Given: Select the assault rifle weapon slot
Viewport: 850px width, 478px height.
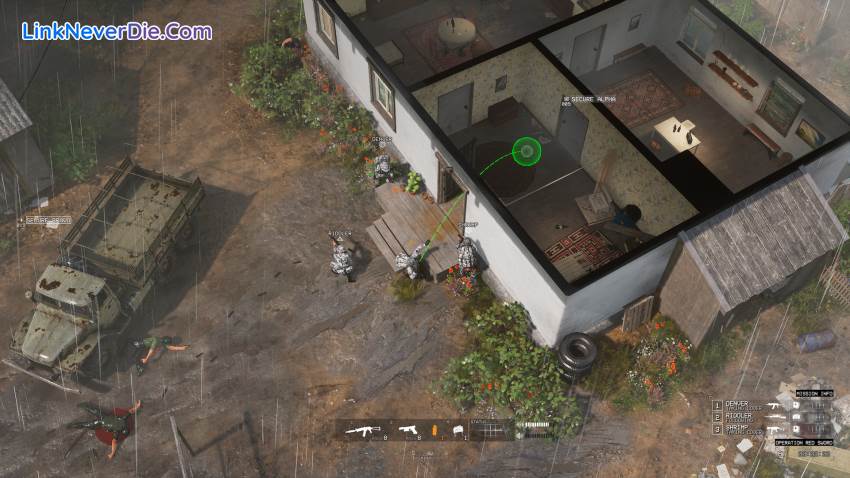Looking at the screenshot, I should point(362,430).
